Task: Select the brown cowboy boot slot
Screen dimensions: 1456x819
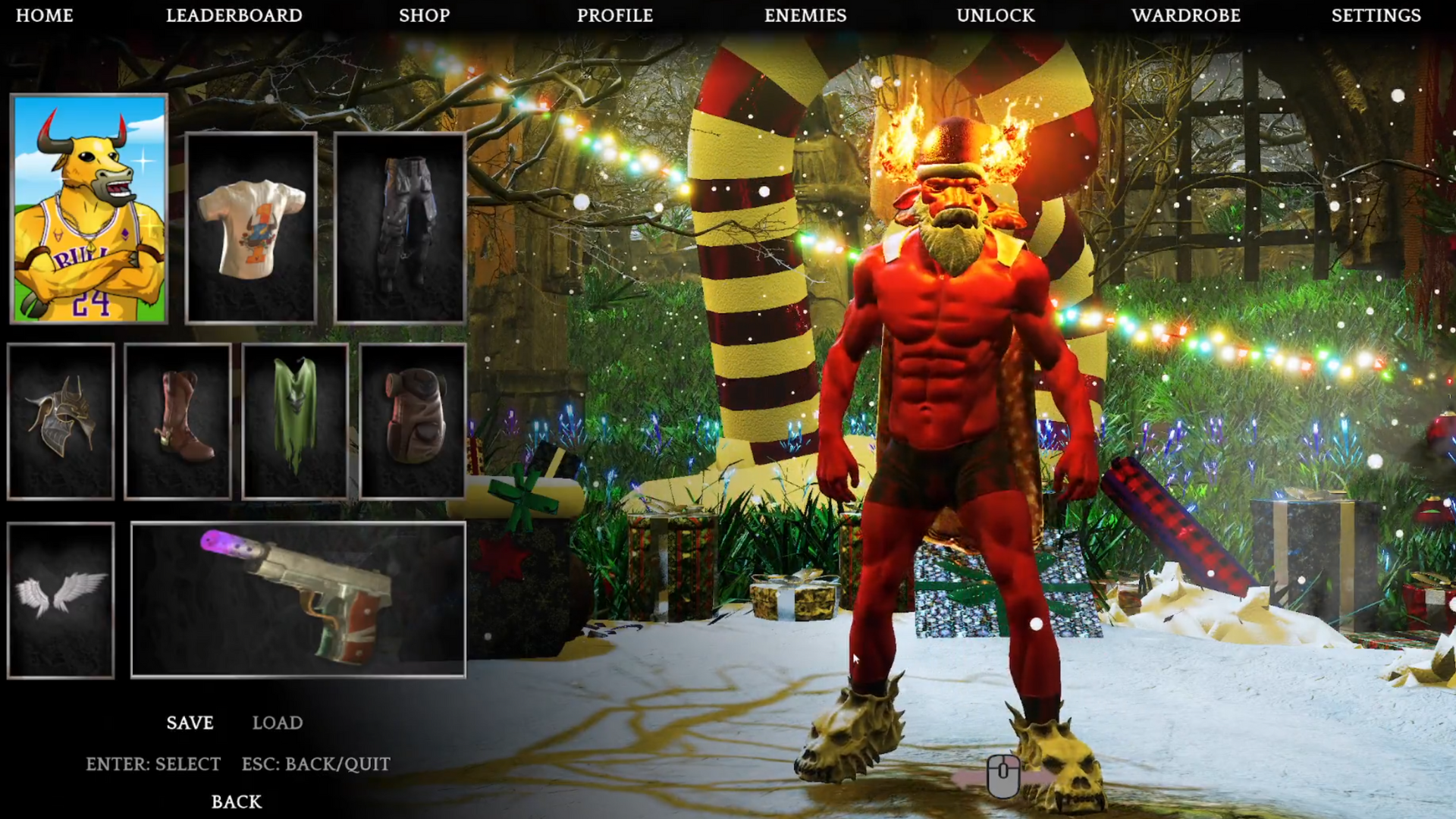Action: [177, 422]
